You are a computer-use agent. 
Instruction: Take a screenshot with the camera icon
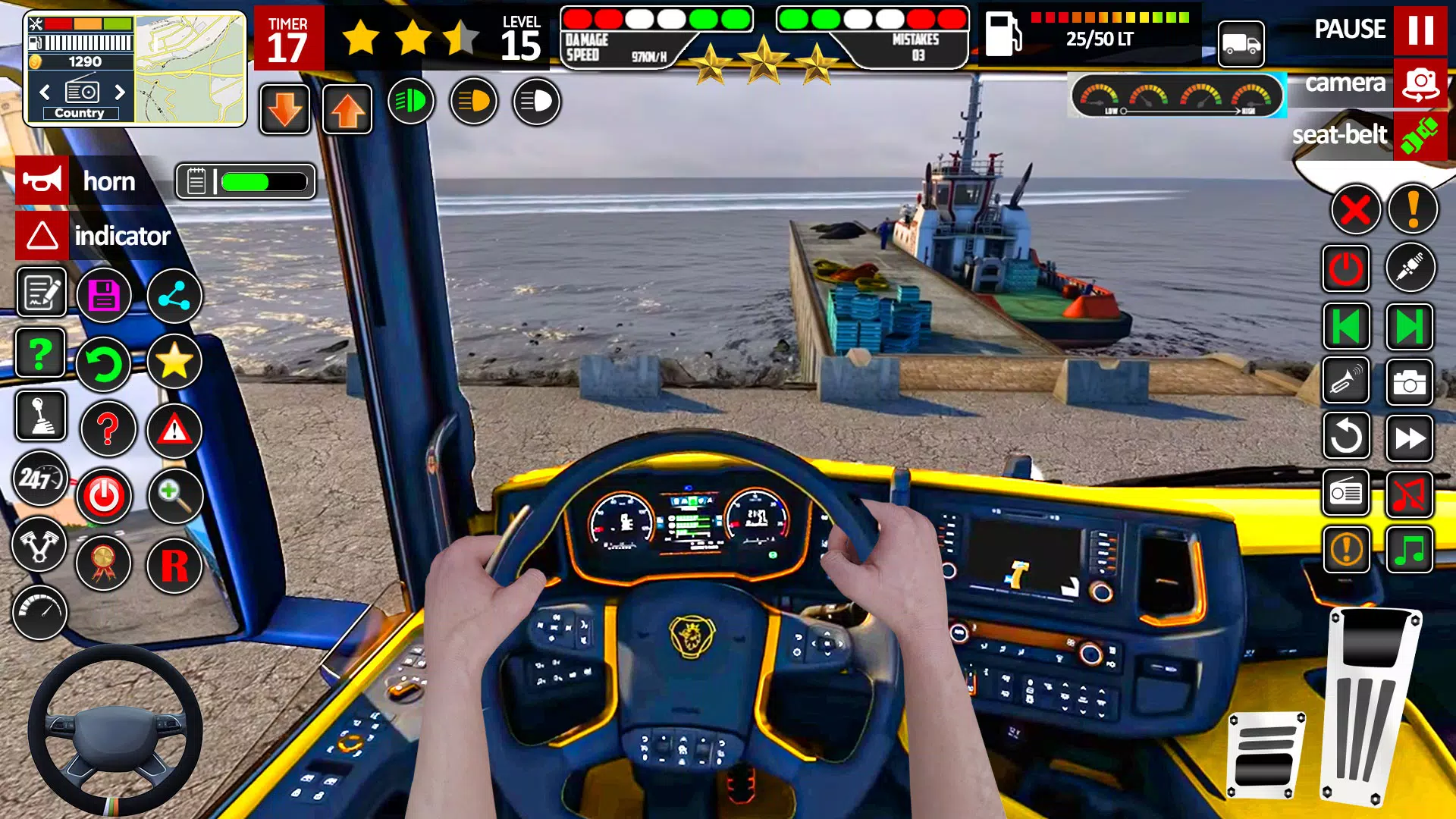pos(1409,381)
